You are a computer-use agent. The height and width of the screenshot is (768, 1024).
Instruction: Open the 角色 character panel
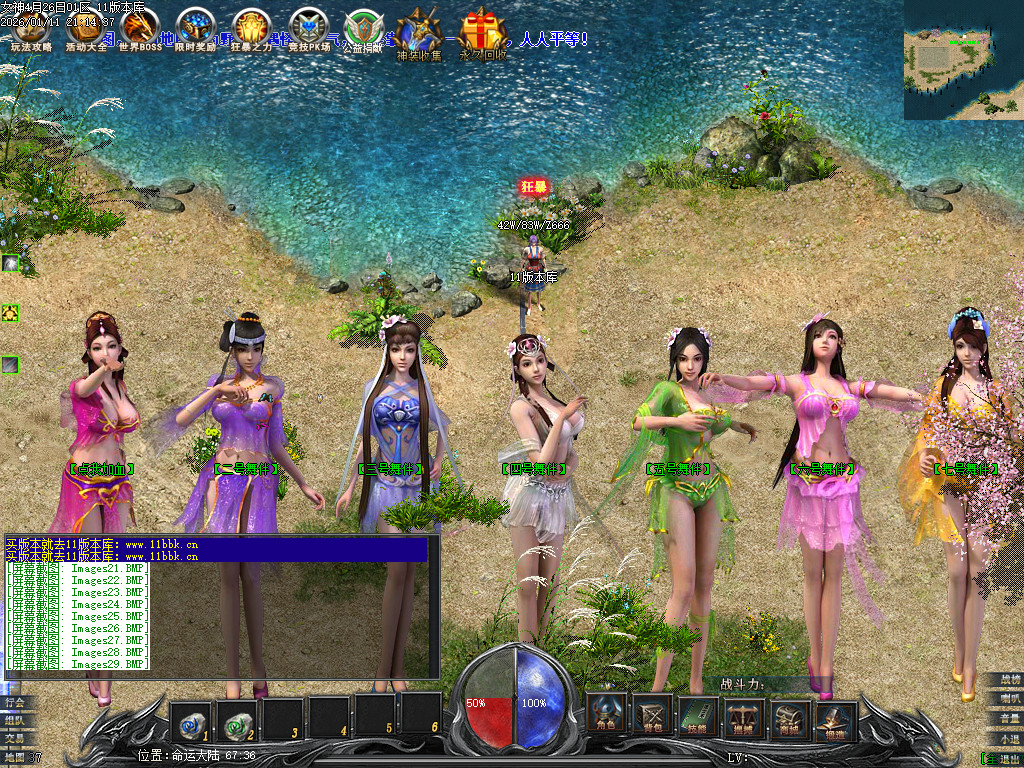607,715
